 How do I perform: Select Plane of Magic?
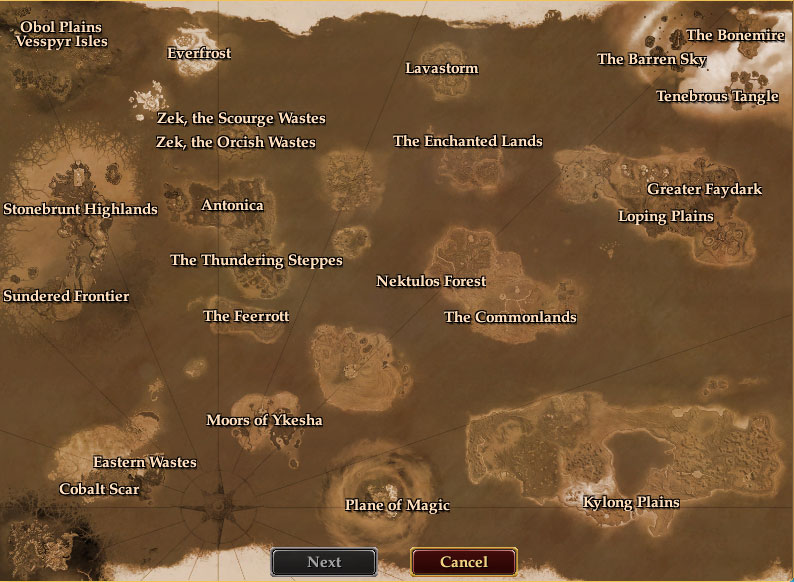click(x=397, y=506)
